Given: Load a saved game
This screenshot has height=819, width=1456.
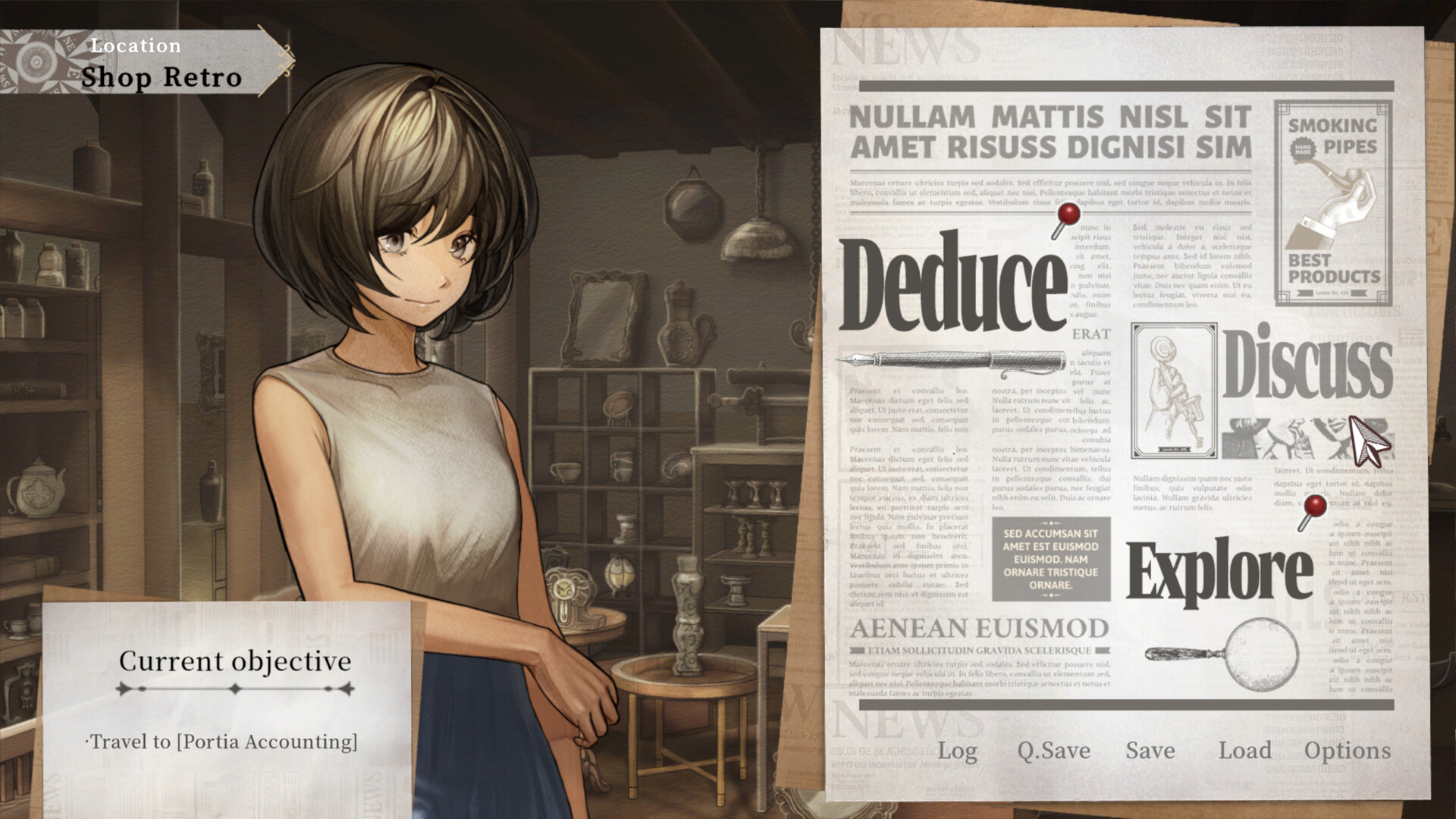Looking at the screenshot, I should (x=1246, y=752).
